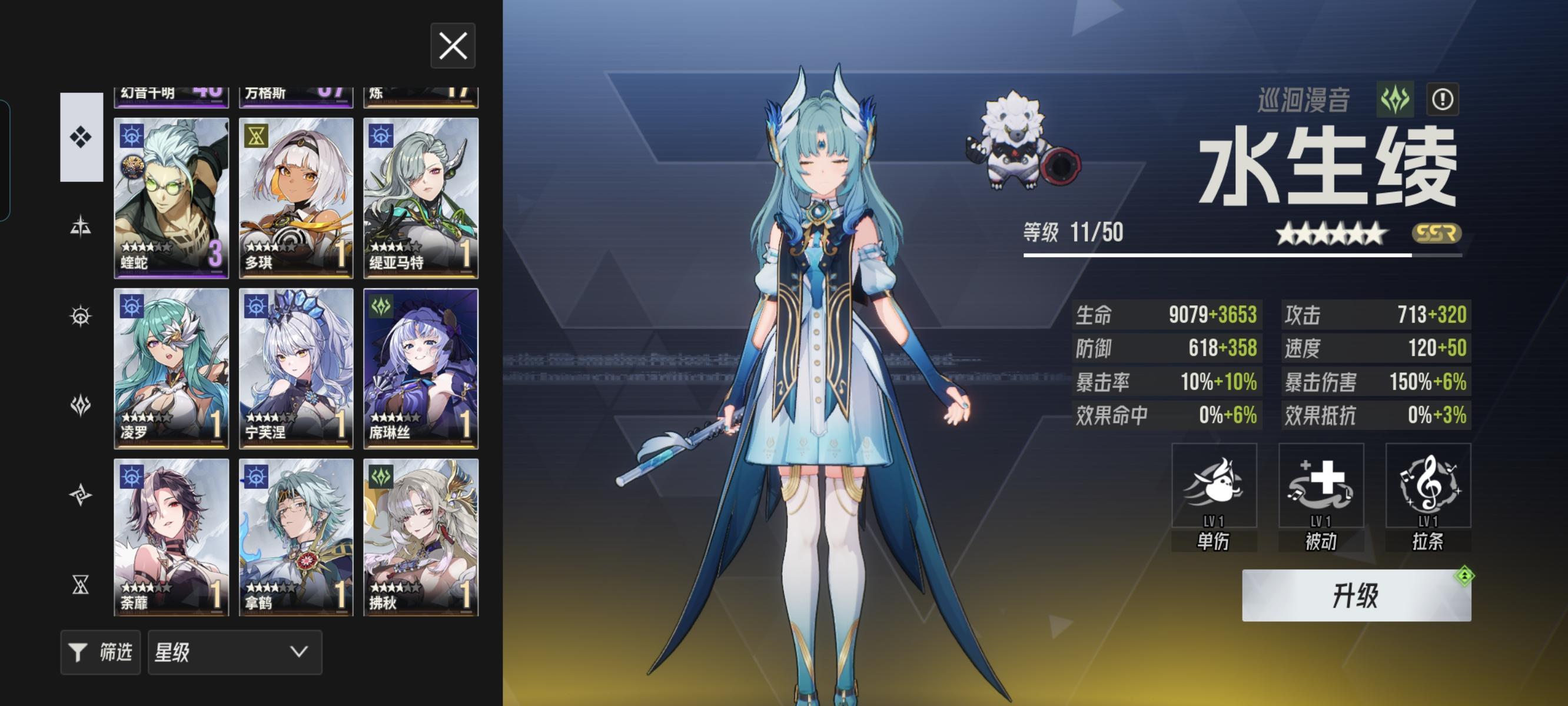This screenshot has height=706, width=1568.
Task: Click the green element icon next to 巡洄漫音
Action: click(x=1396, y=101)
